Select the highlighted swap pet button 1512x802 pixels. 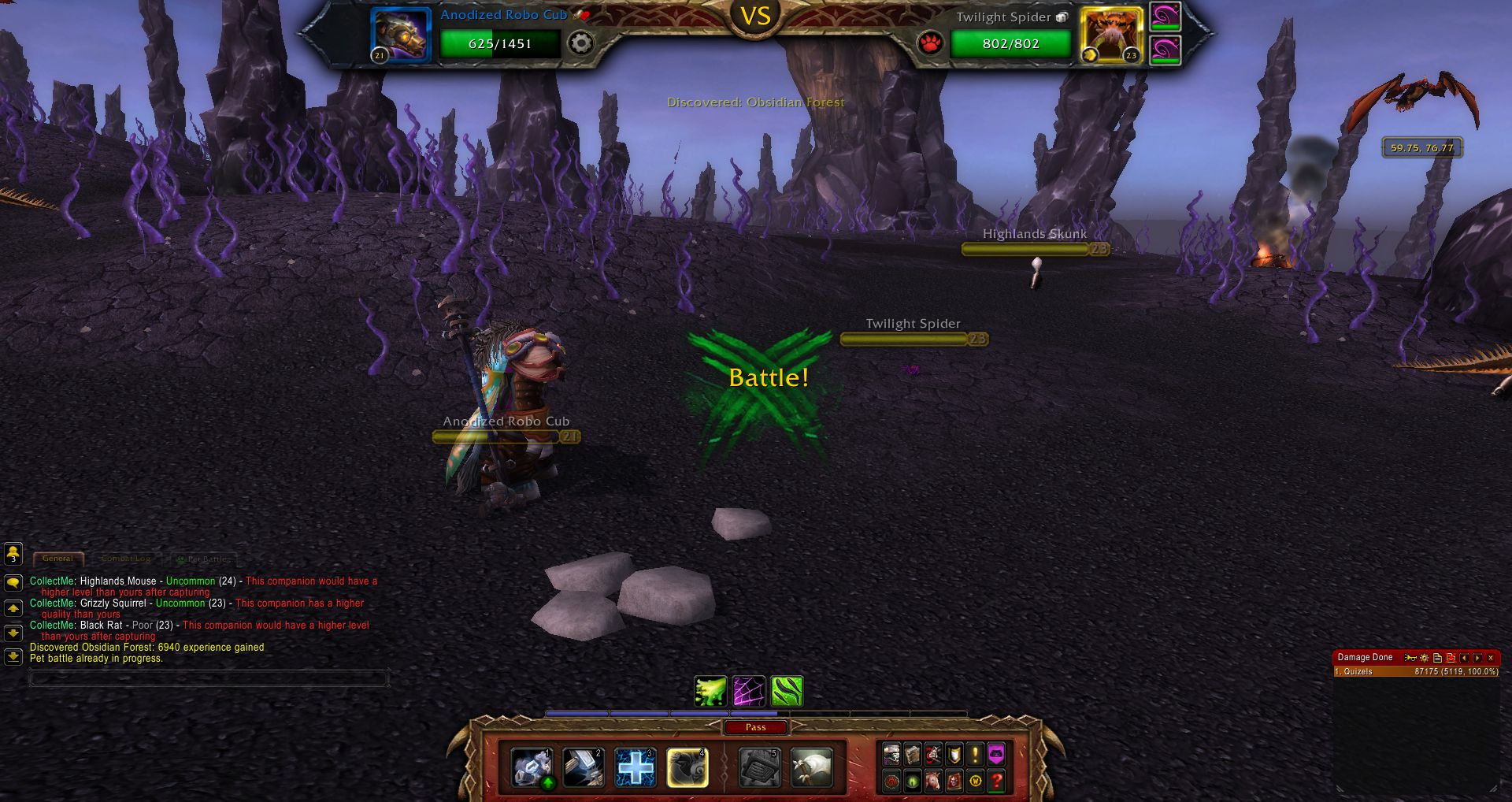click(x=687, y=767)
